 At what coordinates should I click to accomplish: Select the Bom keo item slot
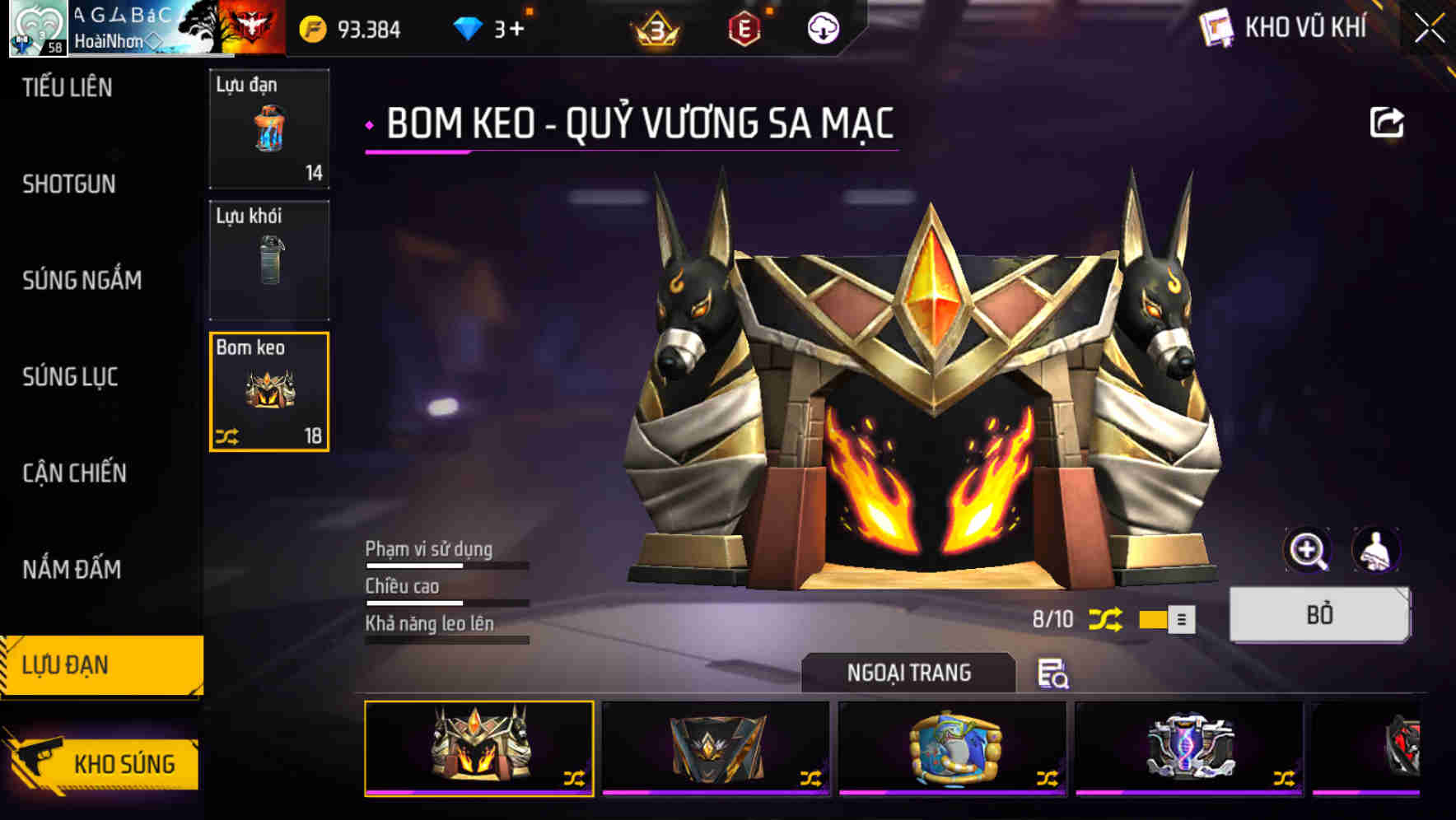coord(269,392)
